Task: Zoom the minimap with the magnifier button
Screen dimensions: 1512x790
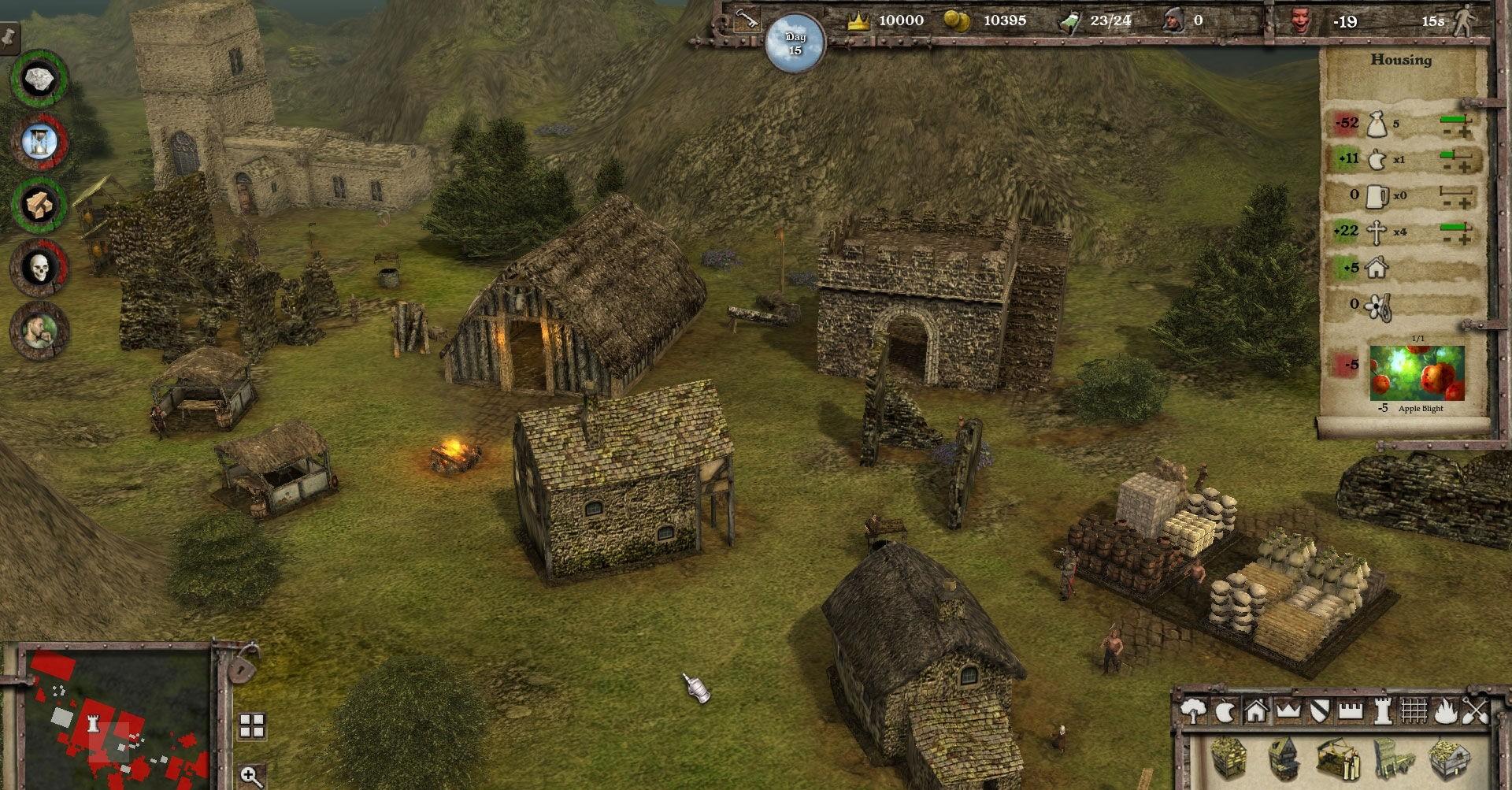Action: pos(251,776)
